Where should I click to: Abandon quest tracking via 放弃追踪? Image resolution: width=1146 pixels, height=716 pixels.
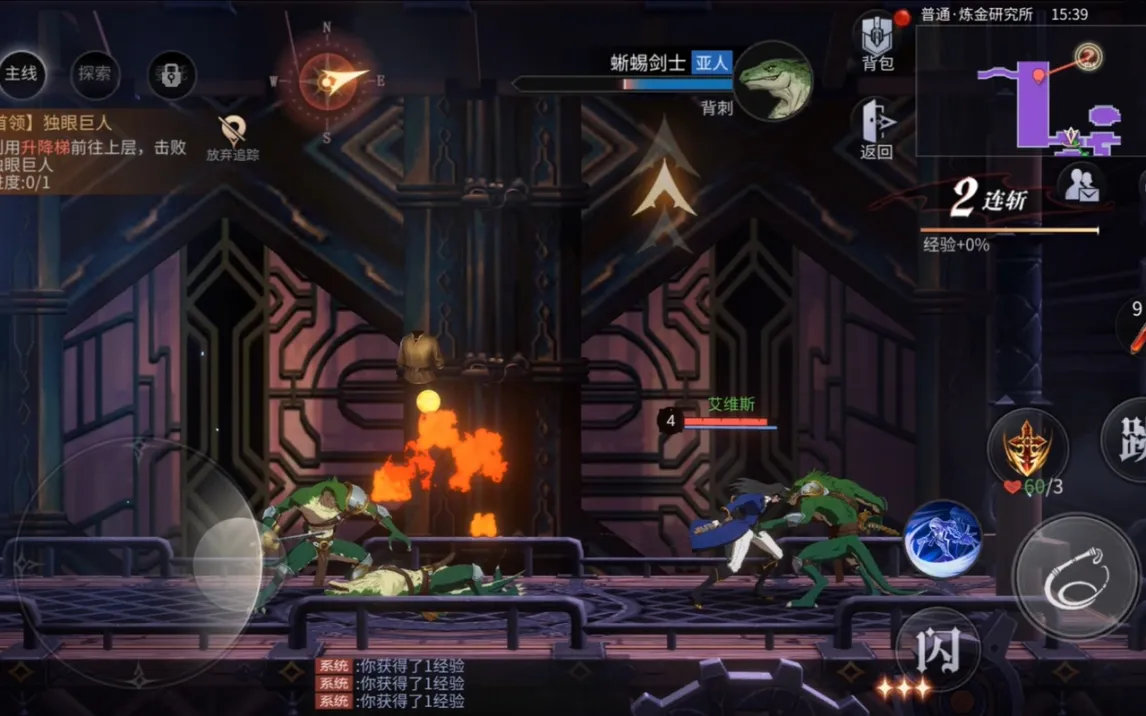pos(233,137)
